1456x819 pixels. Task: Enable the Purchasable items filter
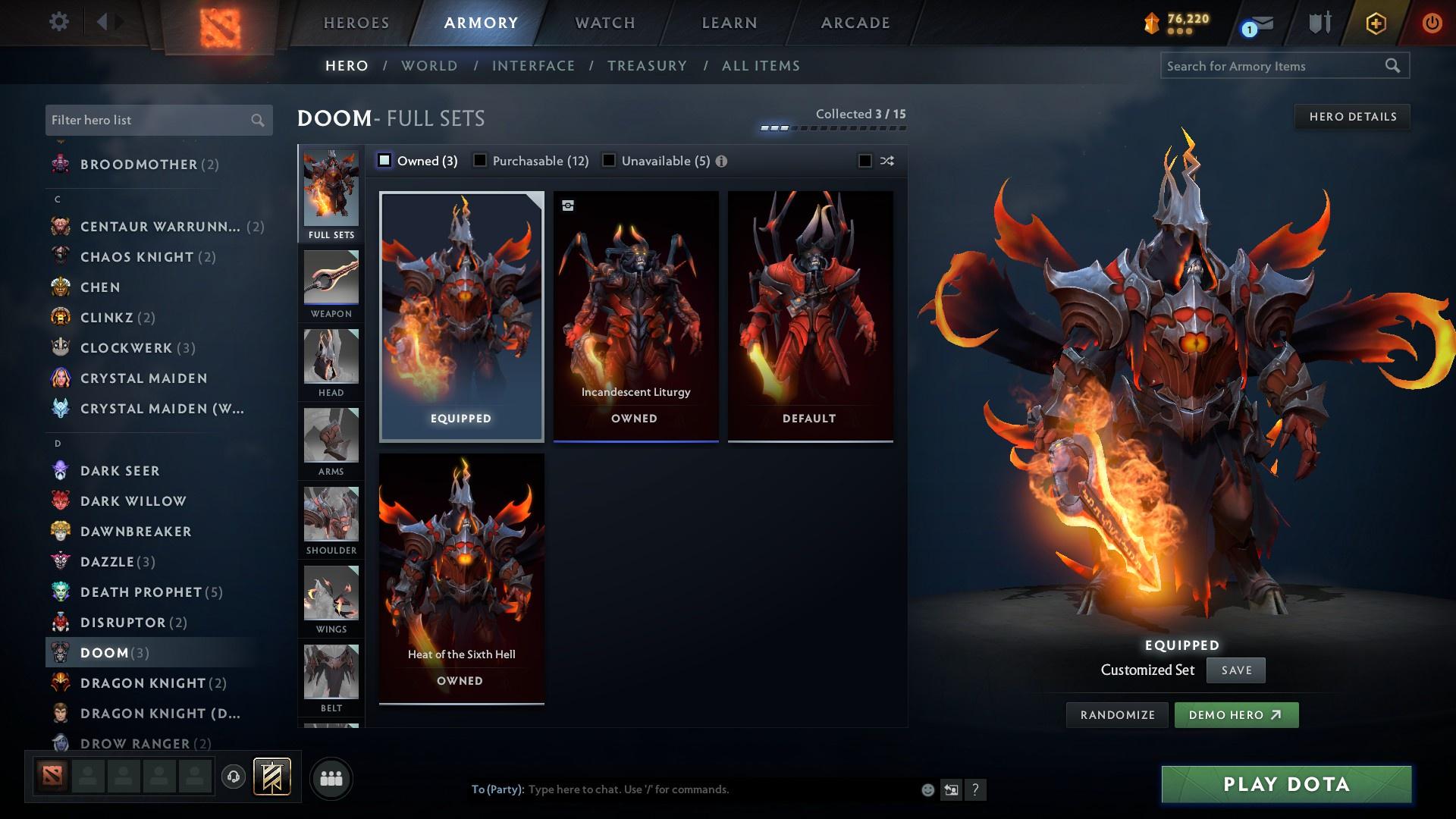(480, 161)
